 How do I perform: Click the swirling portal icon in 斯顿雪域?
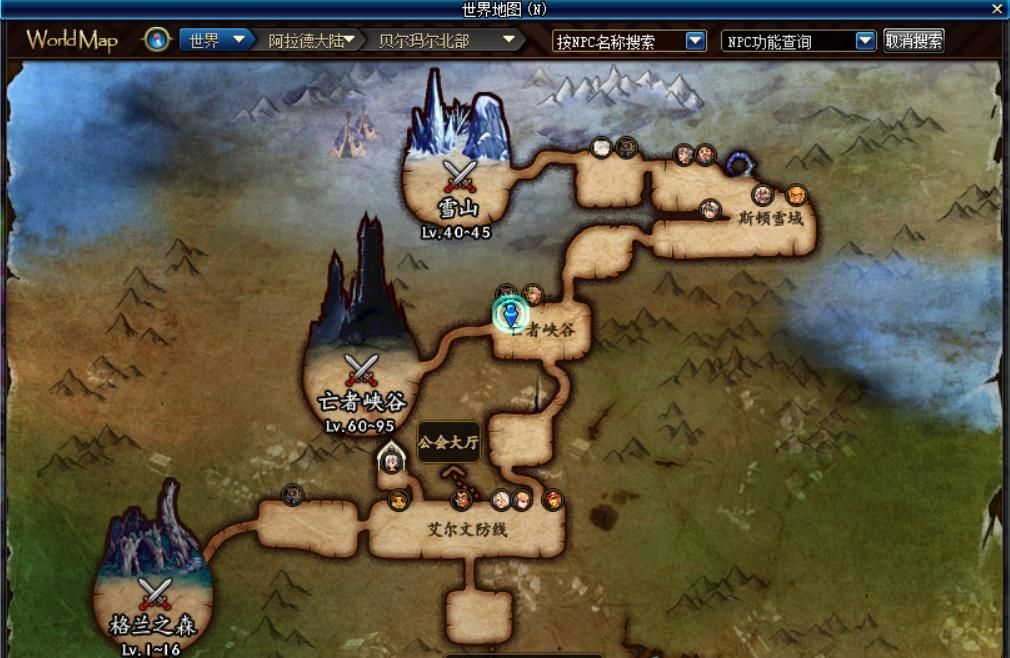point(738,163)
